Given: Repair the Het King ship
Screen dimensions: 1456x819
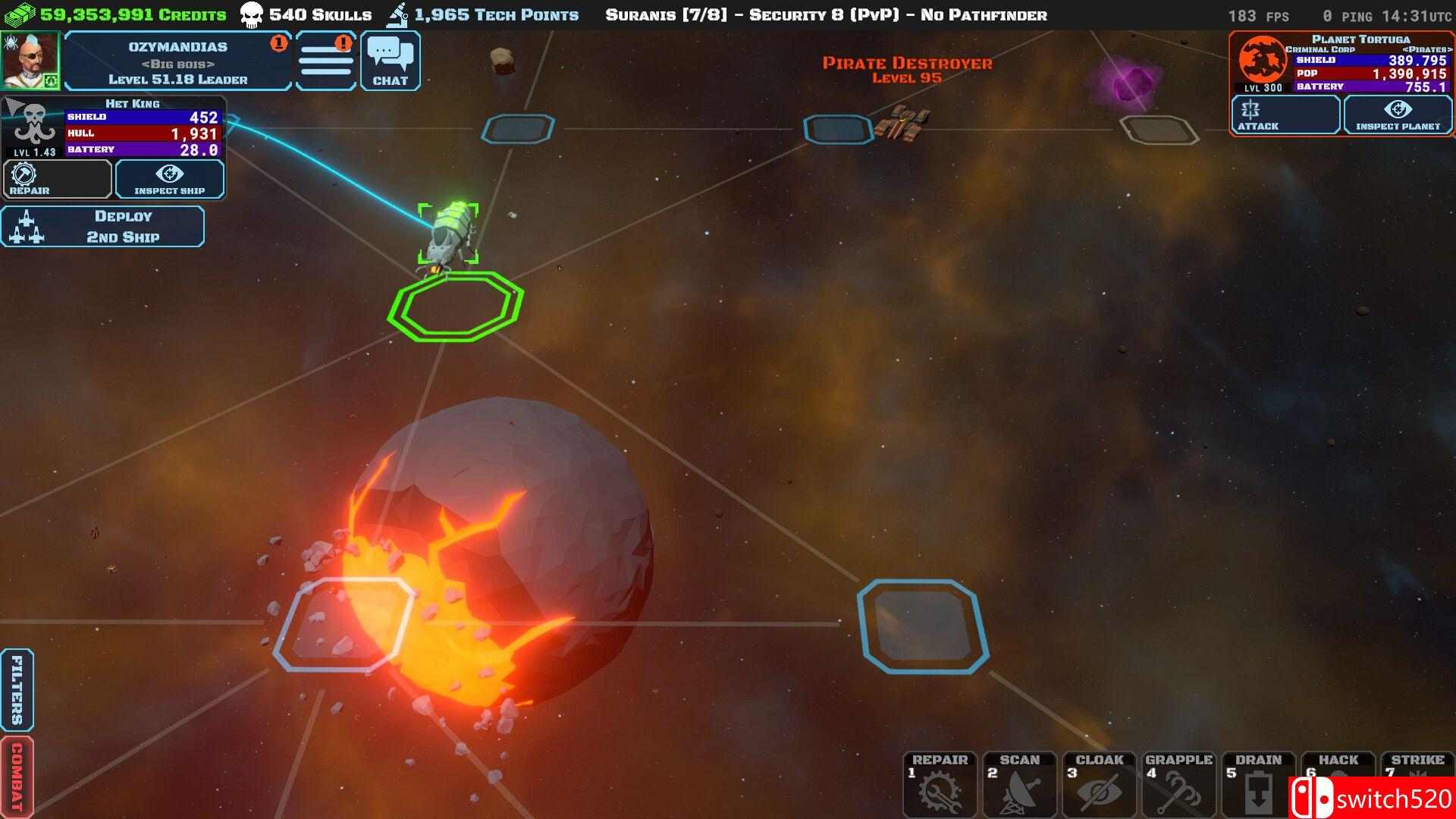Looking at the screenshot, I should tap(57, 180).
